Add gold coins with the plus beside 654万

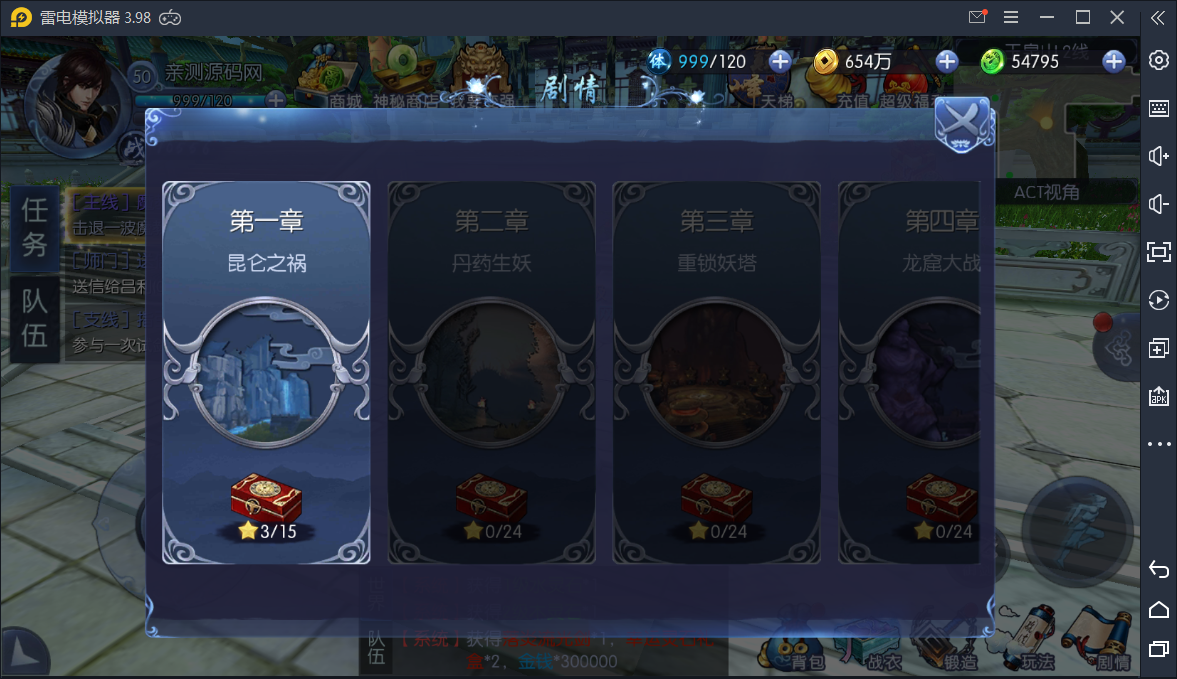(x=946, y=61)
